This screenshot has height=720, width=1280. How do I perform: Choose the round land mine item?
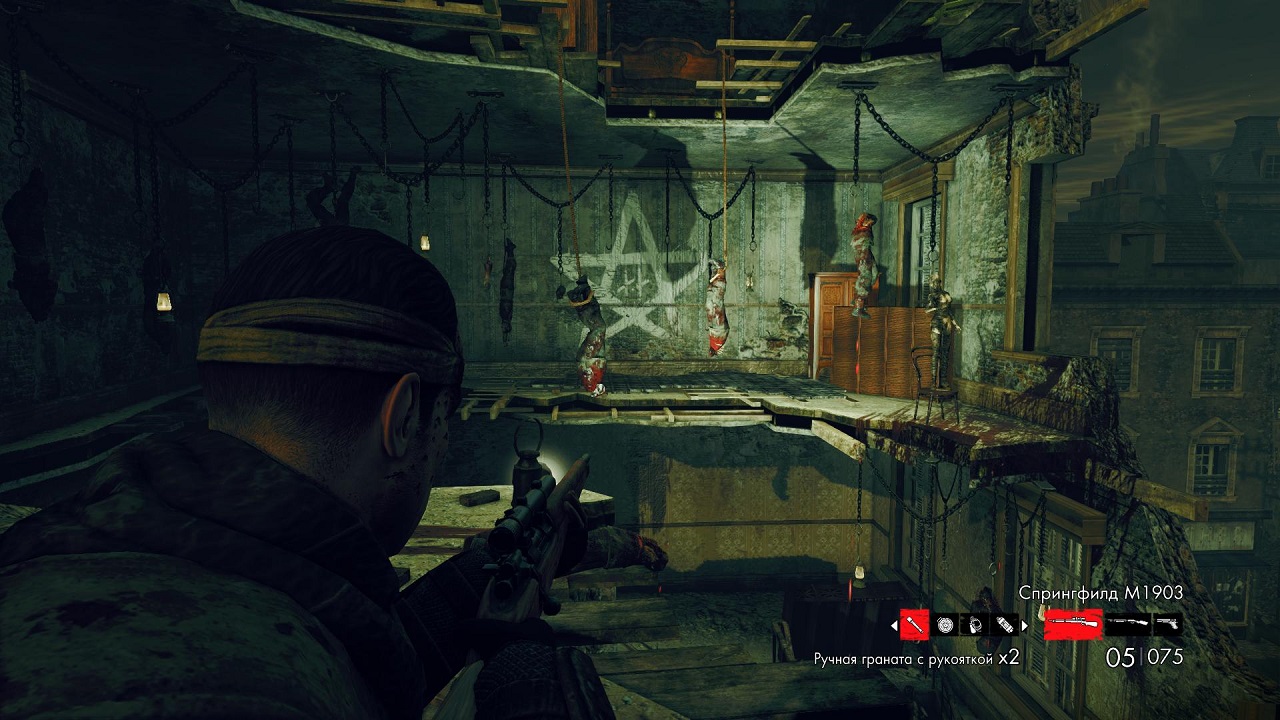click(x=945, y=625)
